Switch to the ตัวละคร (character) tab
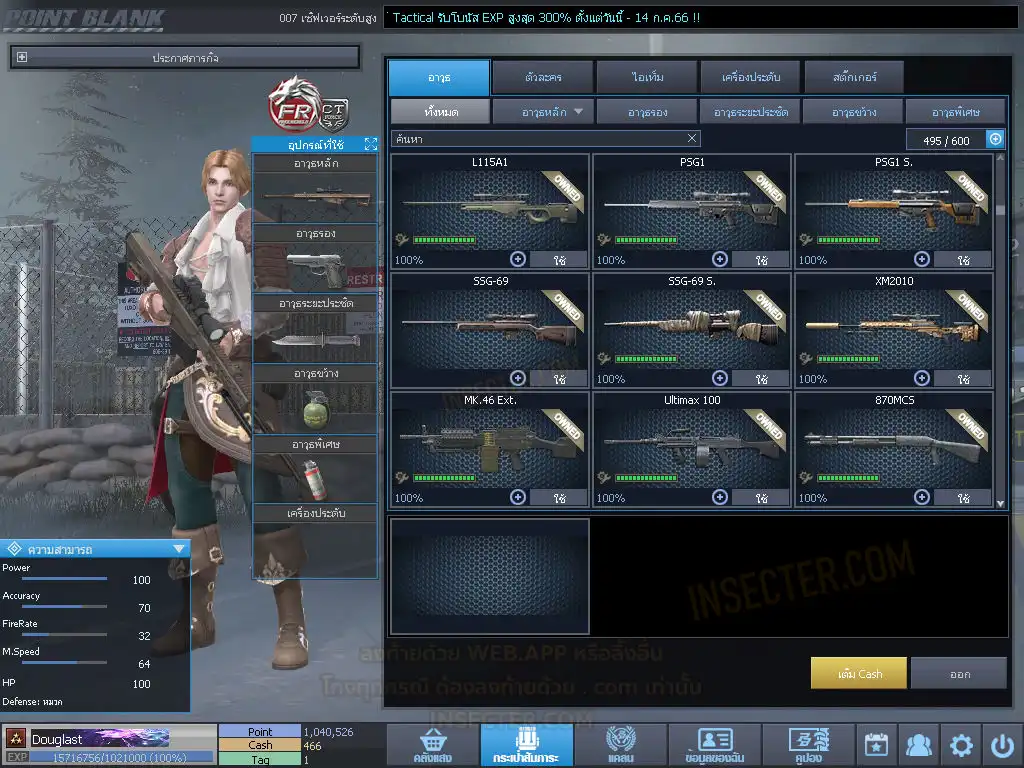 click(541, 77)
